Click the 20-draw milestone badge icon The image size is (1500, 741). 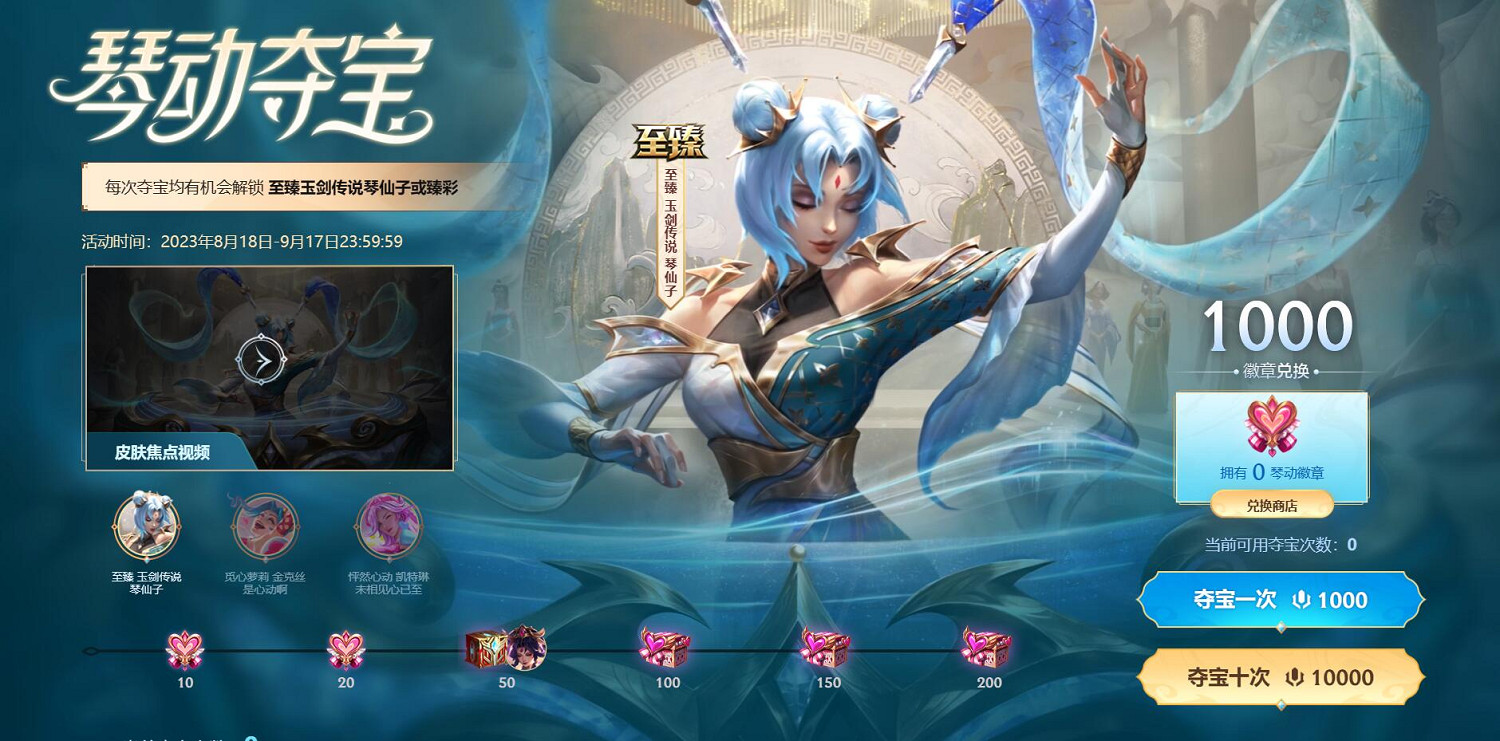(345, 648)
